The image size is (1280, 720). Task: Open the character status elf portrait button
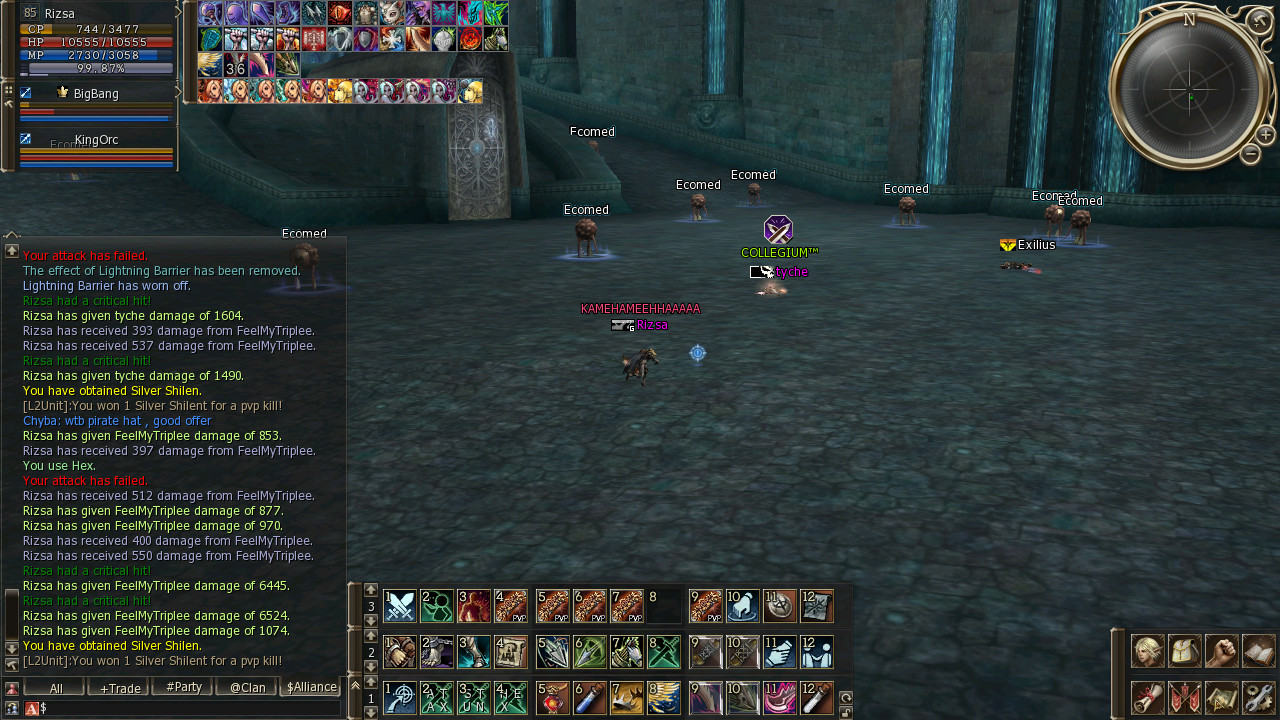1147,651
